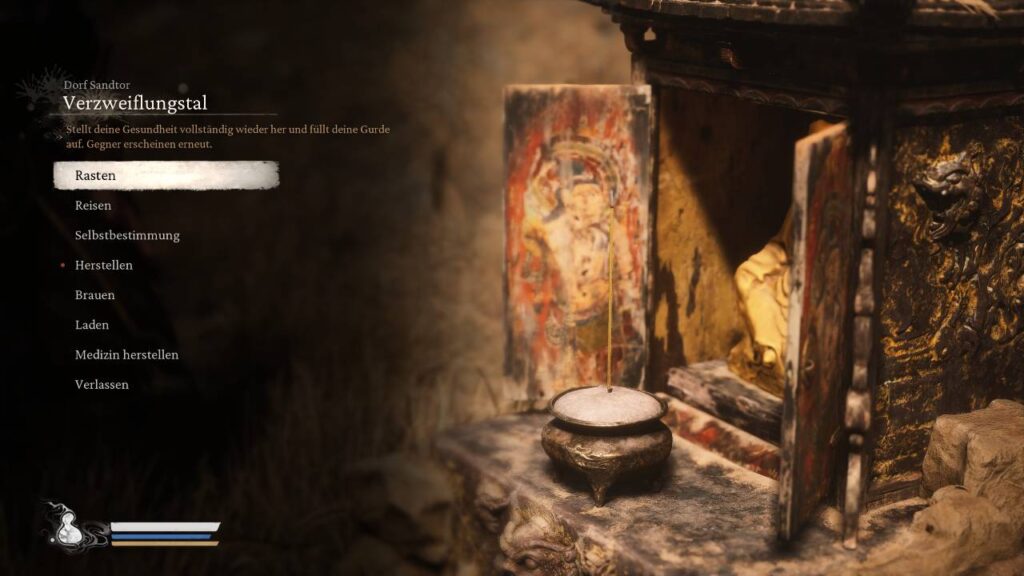Open the Laden shop
The width and height of the screenshot is (1024, 576).
(x=92, y=325)
